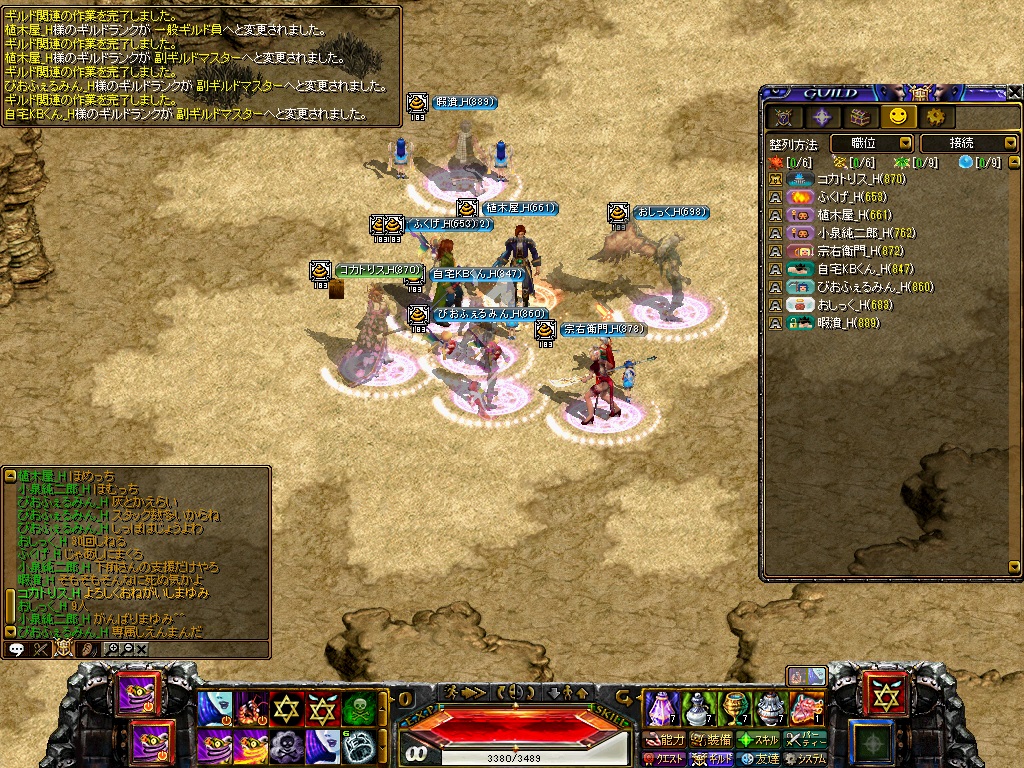Open the スキル (skill) menu
1024x768 pixels.
click(757, 740)
